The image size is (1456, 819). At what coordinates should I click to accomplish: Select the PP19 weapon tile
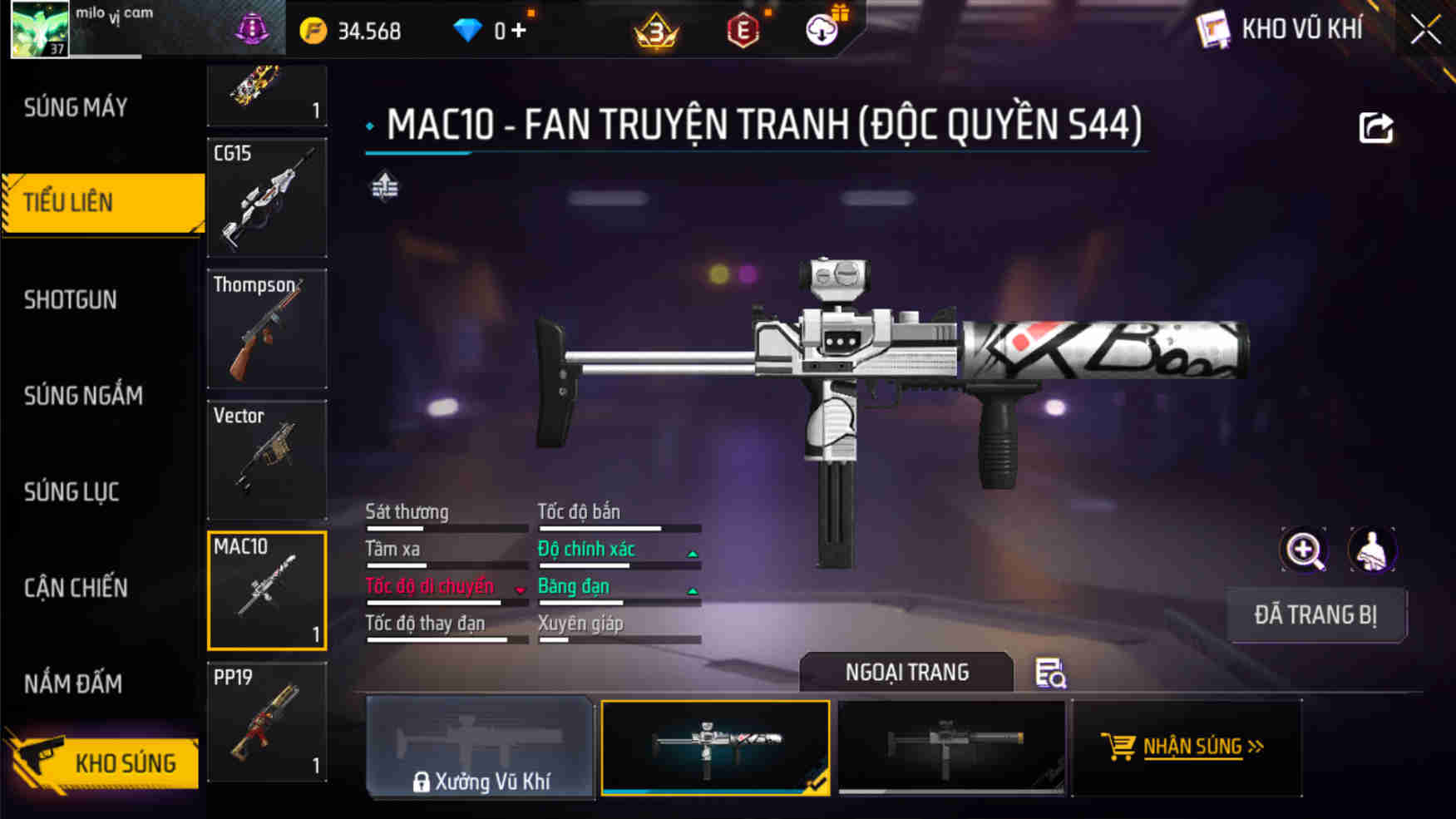(x=267, y=722)
